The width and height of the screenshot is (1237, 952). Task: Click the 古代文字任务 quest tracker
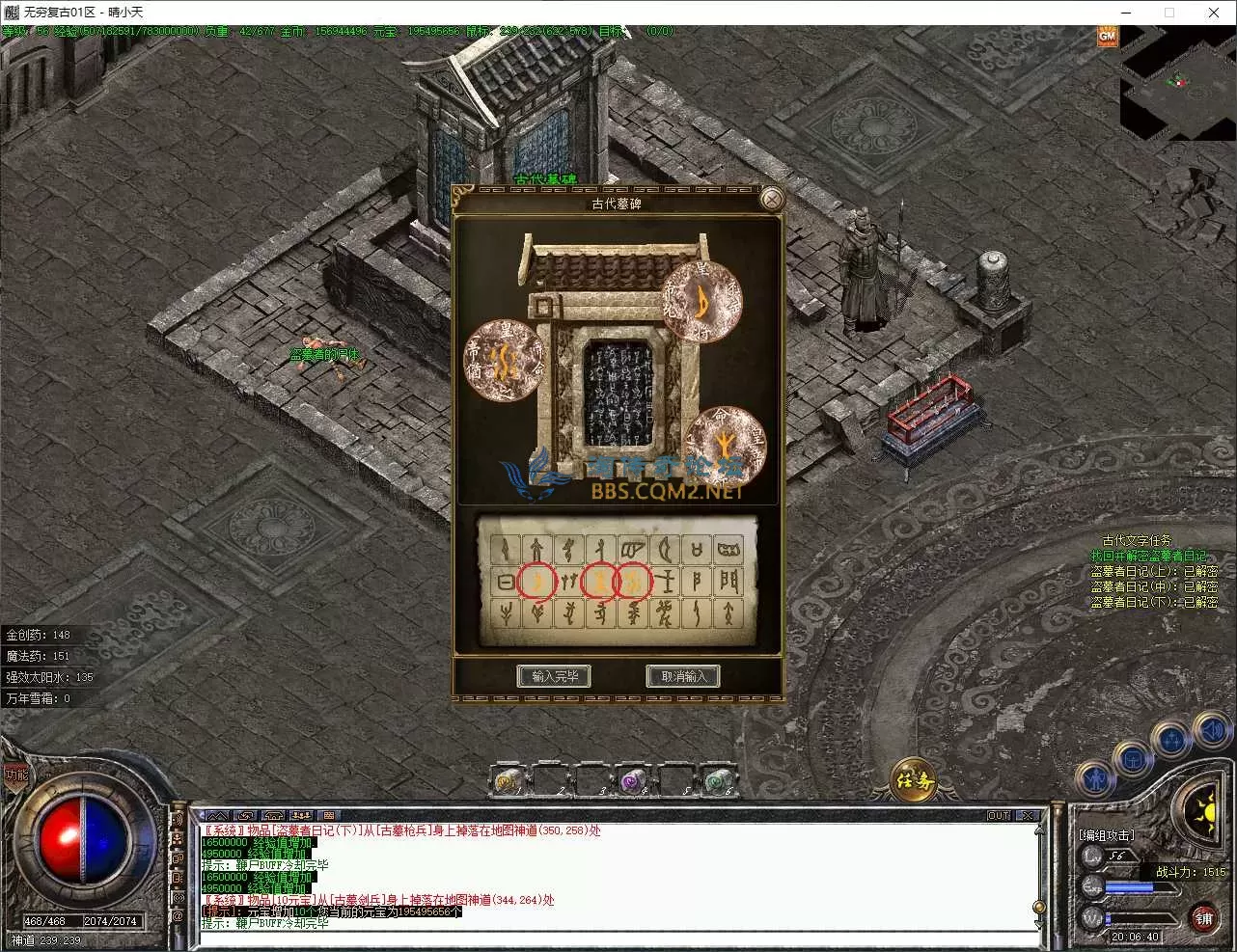point(1137,541)
